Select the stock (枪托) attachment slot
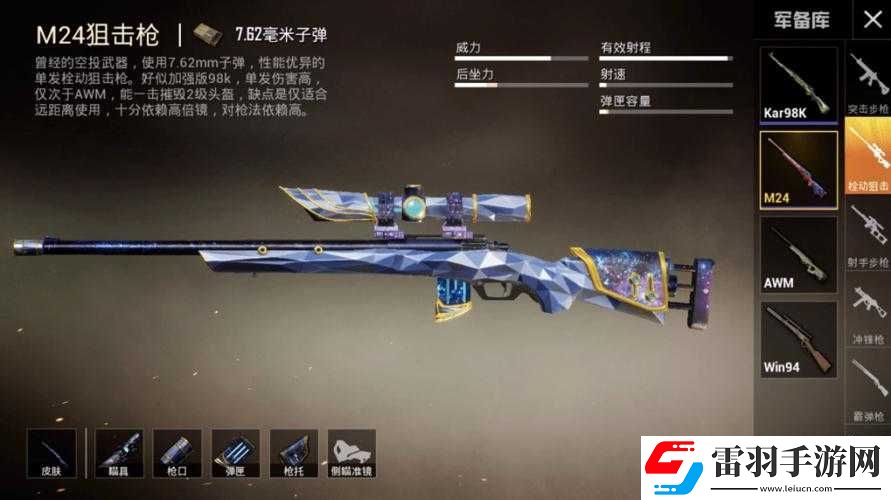Viewport: 891px width, 500px height. pyautogui.click(x=293, y=453)
